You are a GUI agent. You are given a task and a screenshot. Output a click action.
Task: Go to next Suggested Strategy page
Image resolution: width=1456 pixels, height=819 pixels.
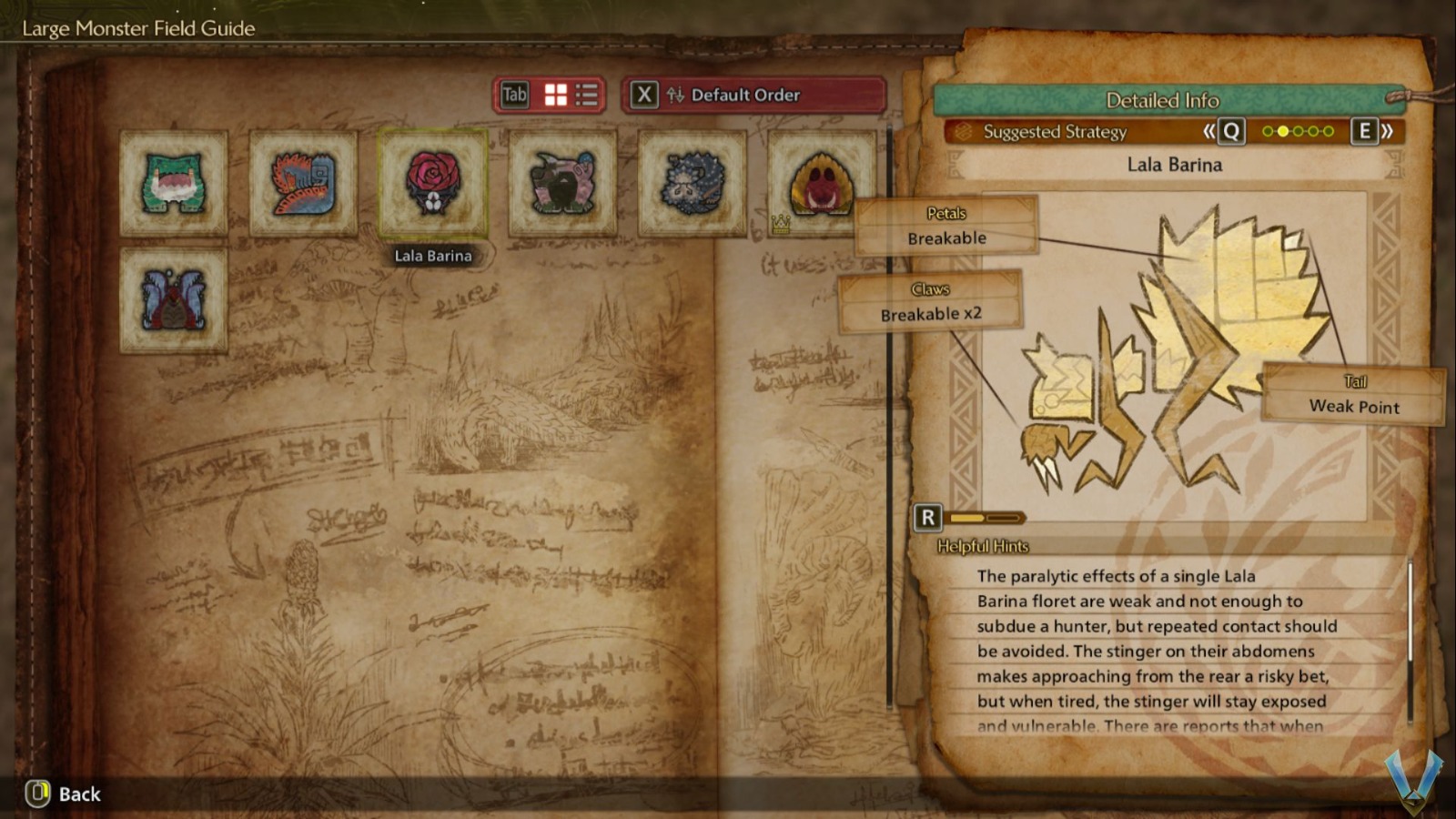click(x=1372, y=131)
